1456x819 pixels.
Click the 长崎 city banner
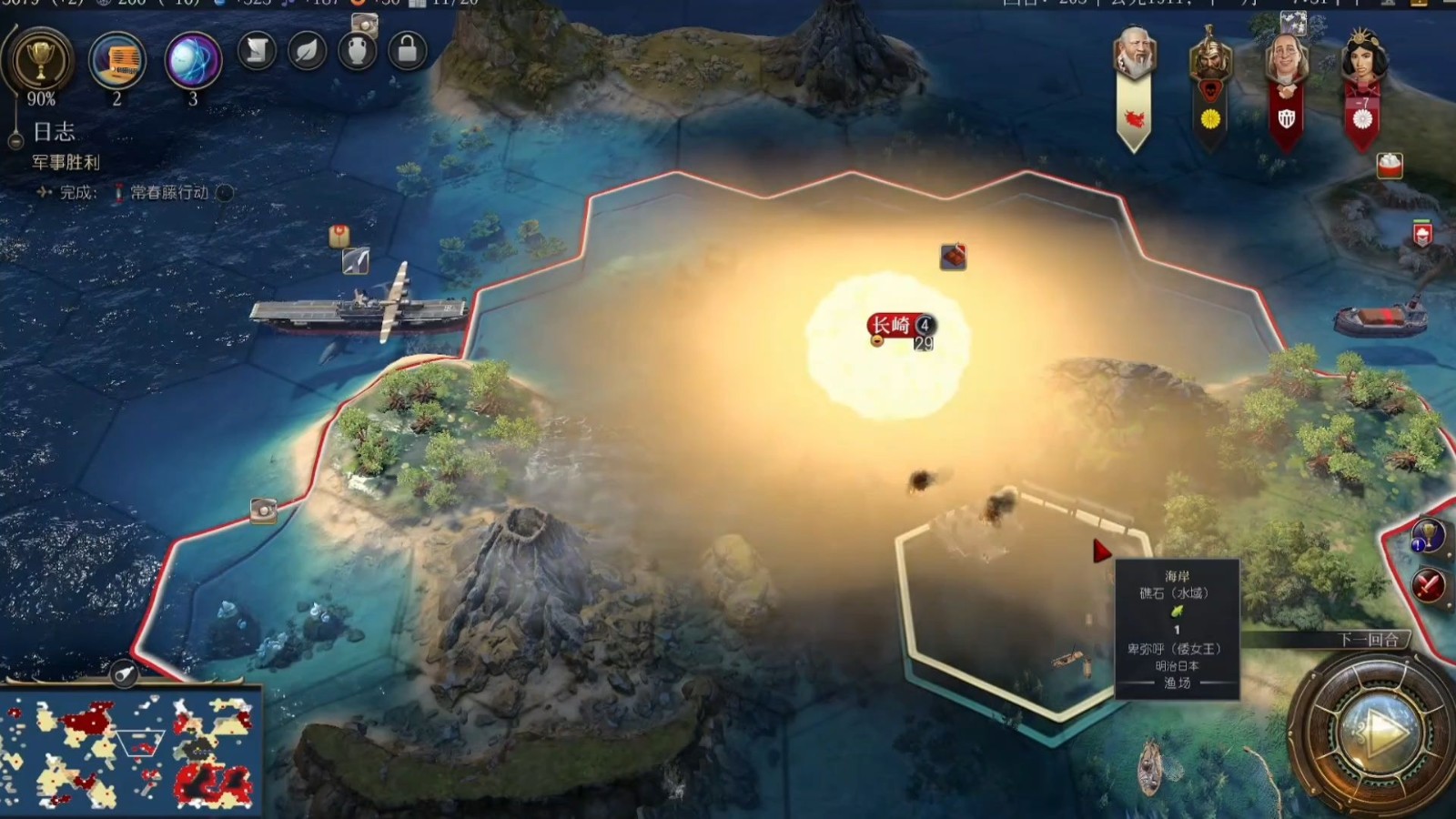[x=892, y=325]
